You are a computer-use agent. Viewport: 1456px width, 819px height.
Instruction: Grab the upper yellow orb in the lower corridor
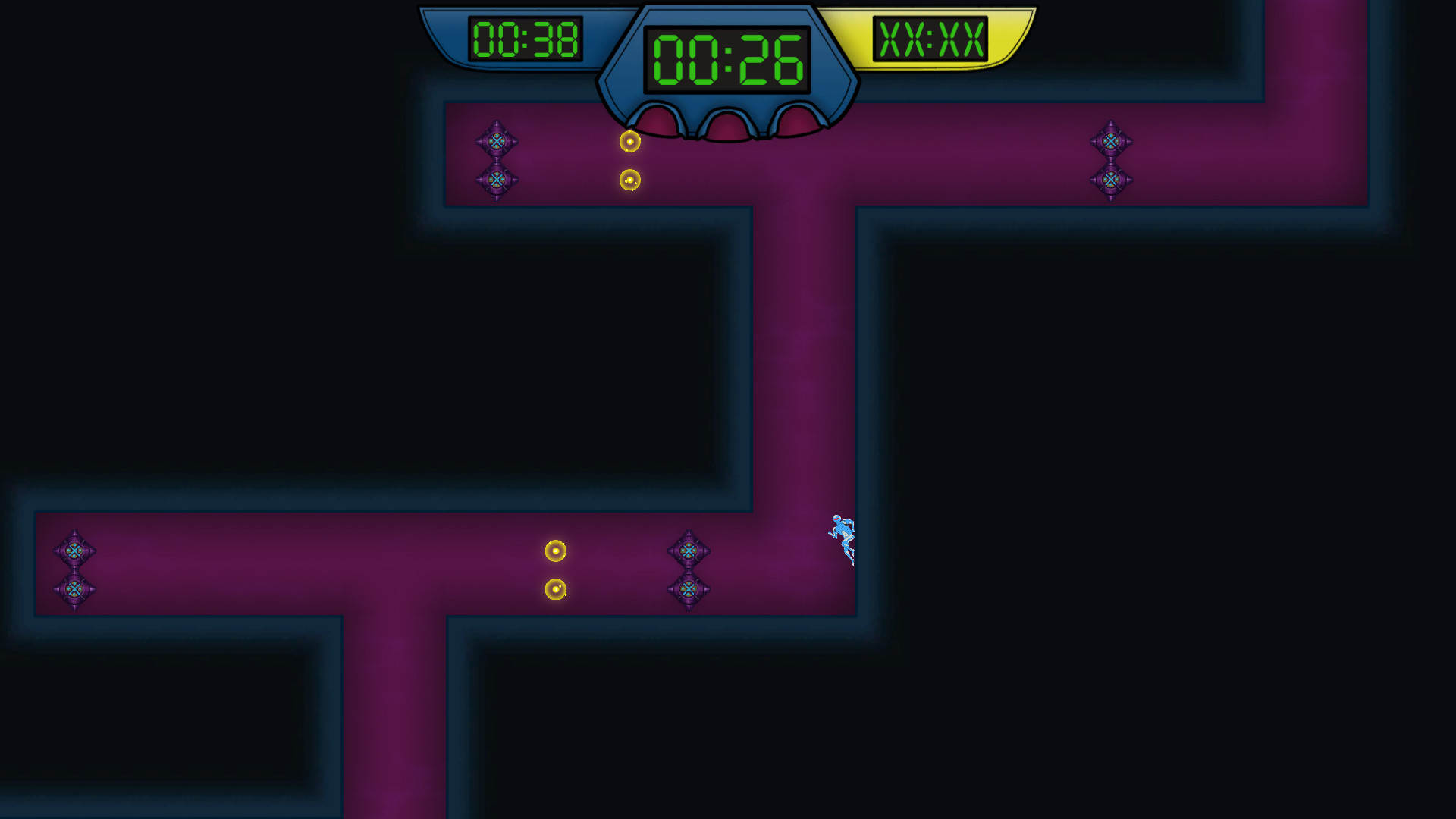[x=556, y=551]
